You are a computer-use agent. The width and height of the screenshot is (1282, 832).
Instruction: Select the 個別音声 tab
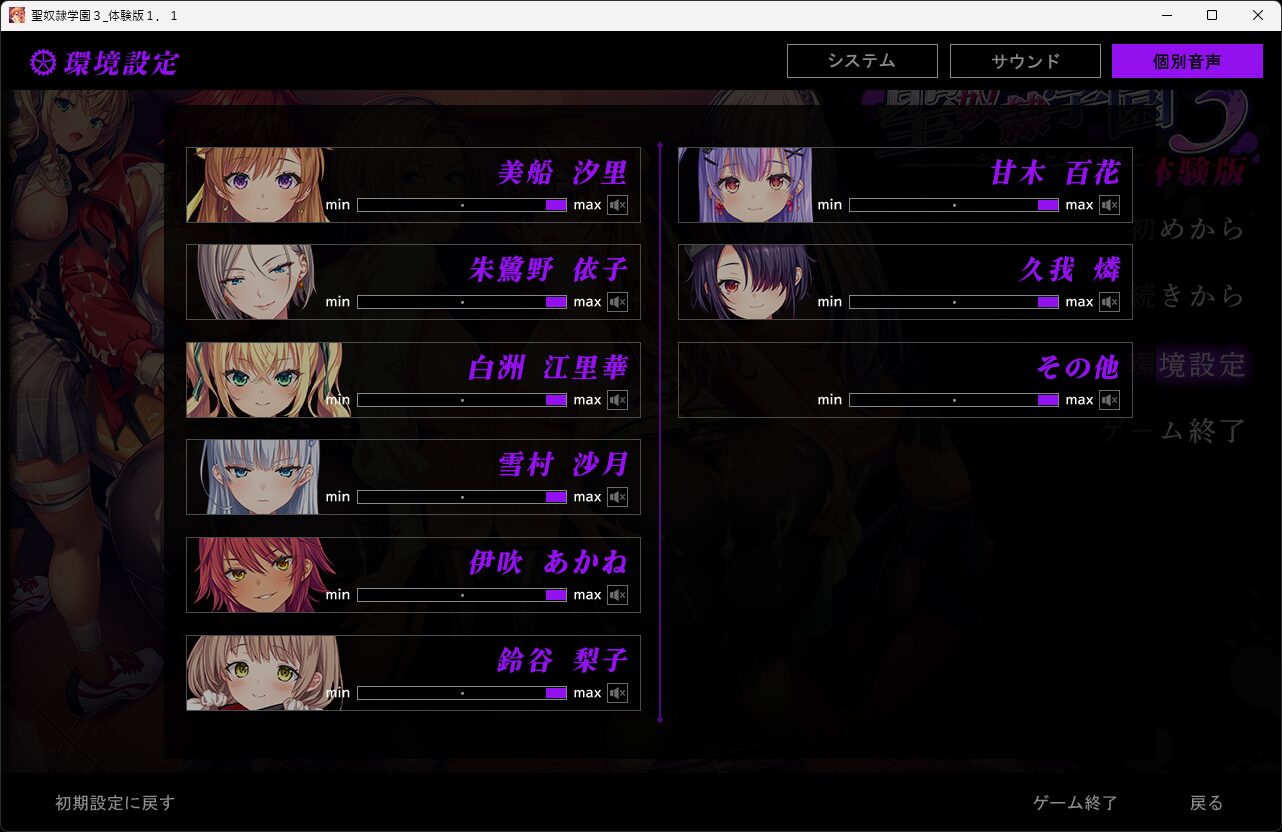tap(1187, 61)
